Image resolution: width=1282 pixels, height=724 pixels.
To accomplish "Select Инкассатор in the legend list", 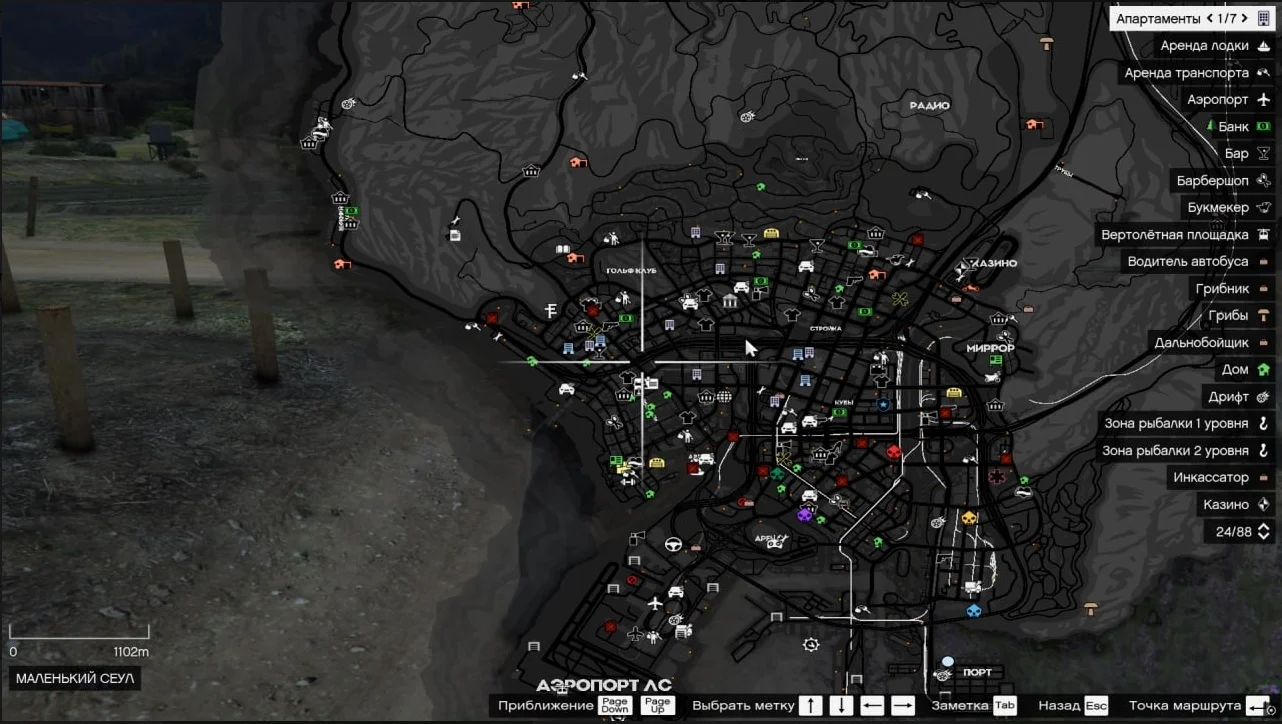I will 1210,478.
